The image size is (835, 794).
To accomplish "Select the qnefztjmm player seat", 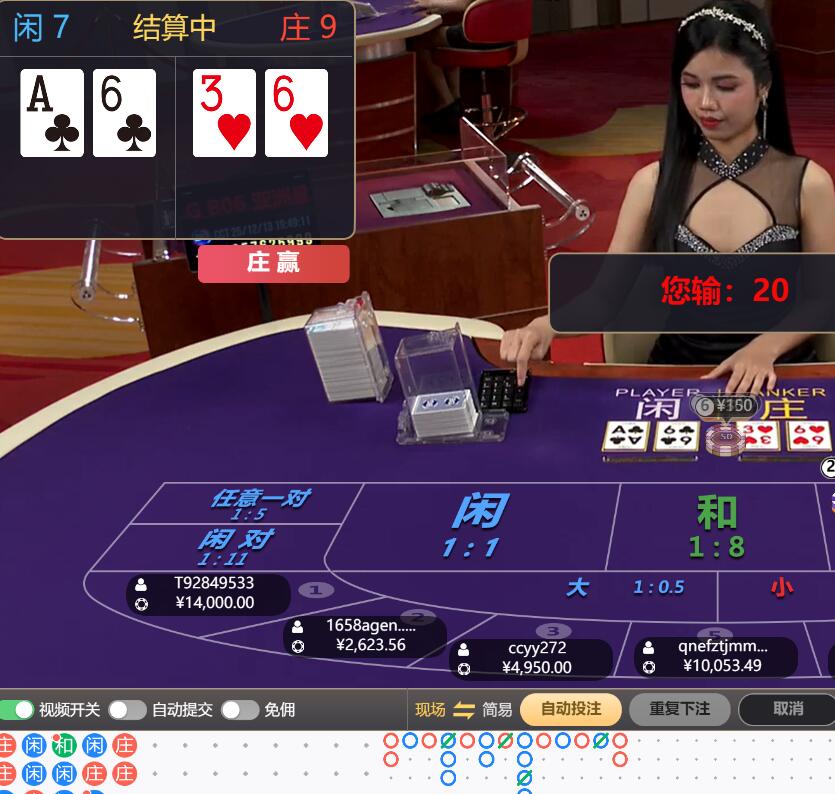I will click(715, 656).
